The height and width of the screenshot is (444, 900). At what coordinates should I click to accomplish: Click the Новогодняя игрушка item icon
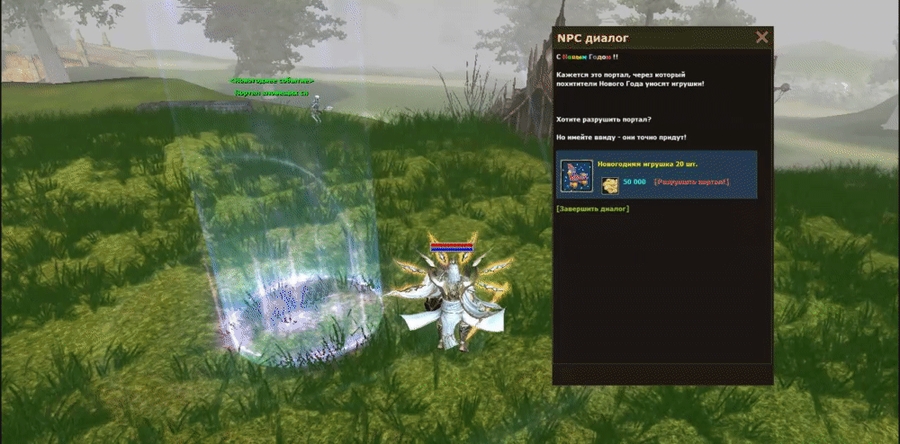575,174
